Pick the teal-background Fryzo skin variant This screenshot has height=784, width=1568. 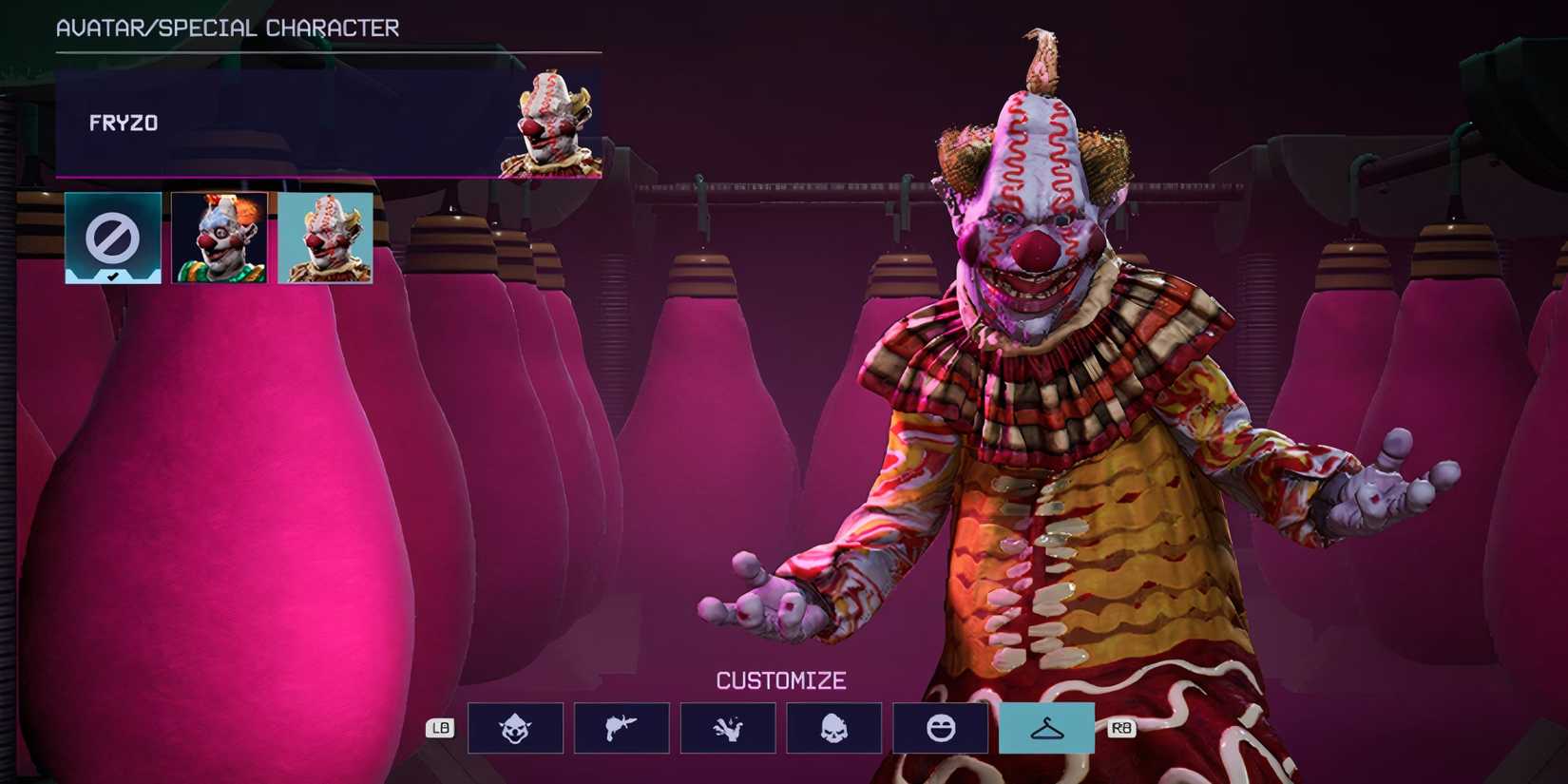[323, 236]
